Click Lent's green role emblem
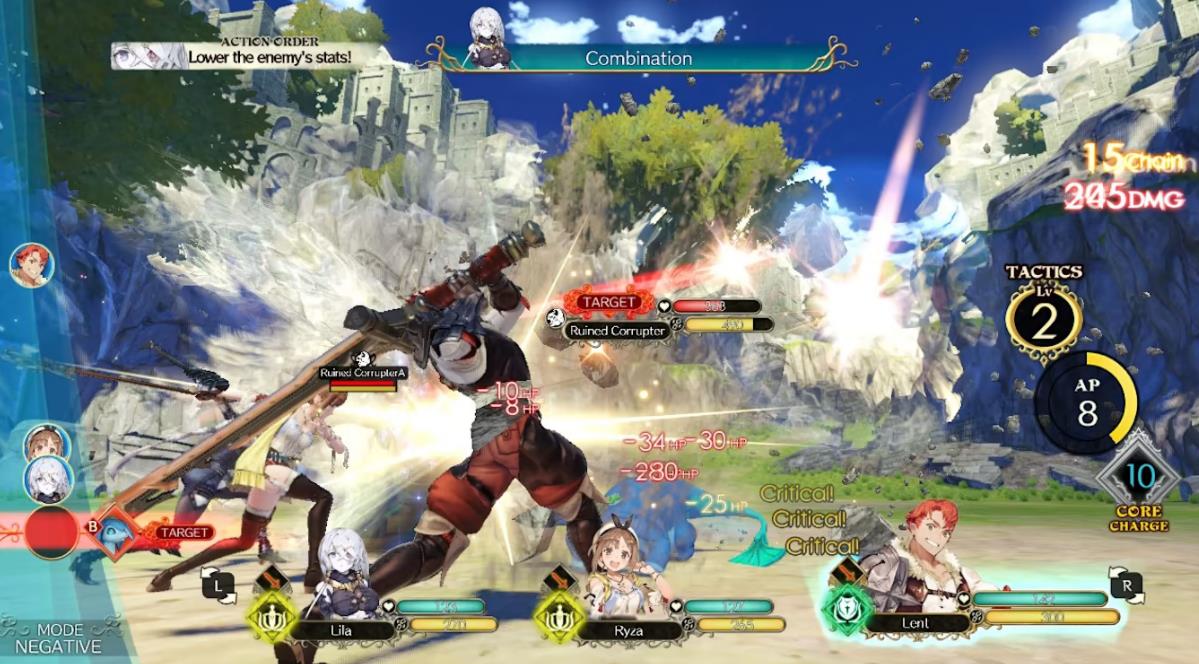Viewport: 1199px width, 664px height. [843, 604]
